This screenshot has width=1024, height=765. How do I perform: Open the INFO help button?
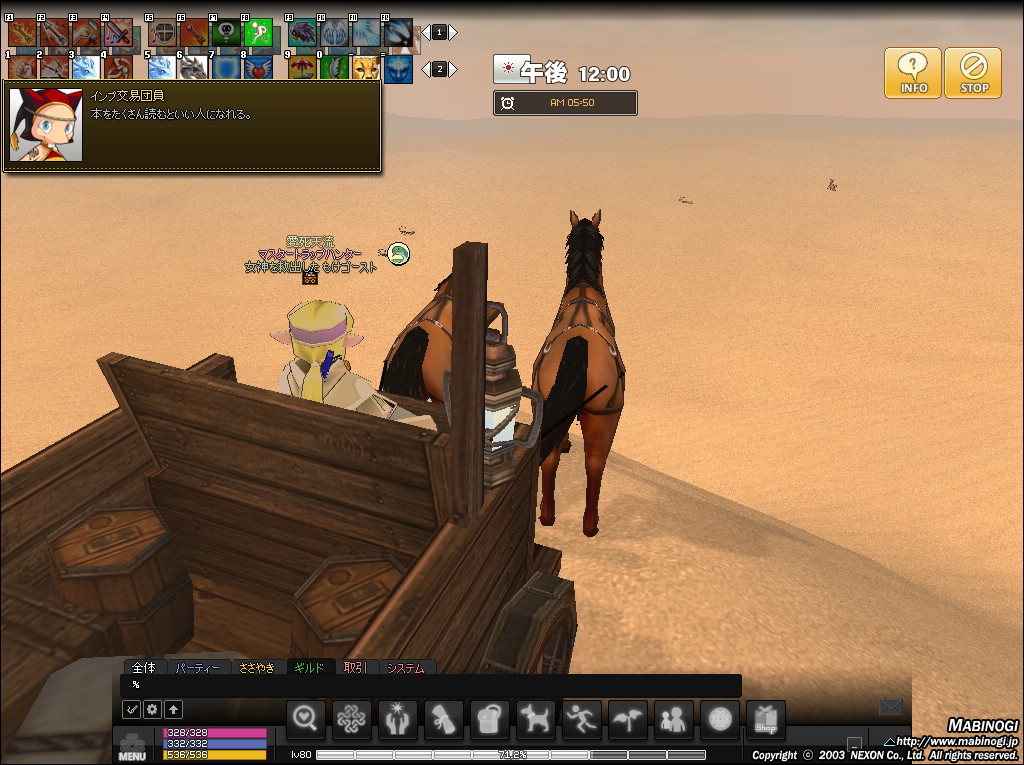912,73
